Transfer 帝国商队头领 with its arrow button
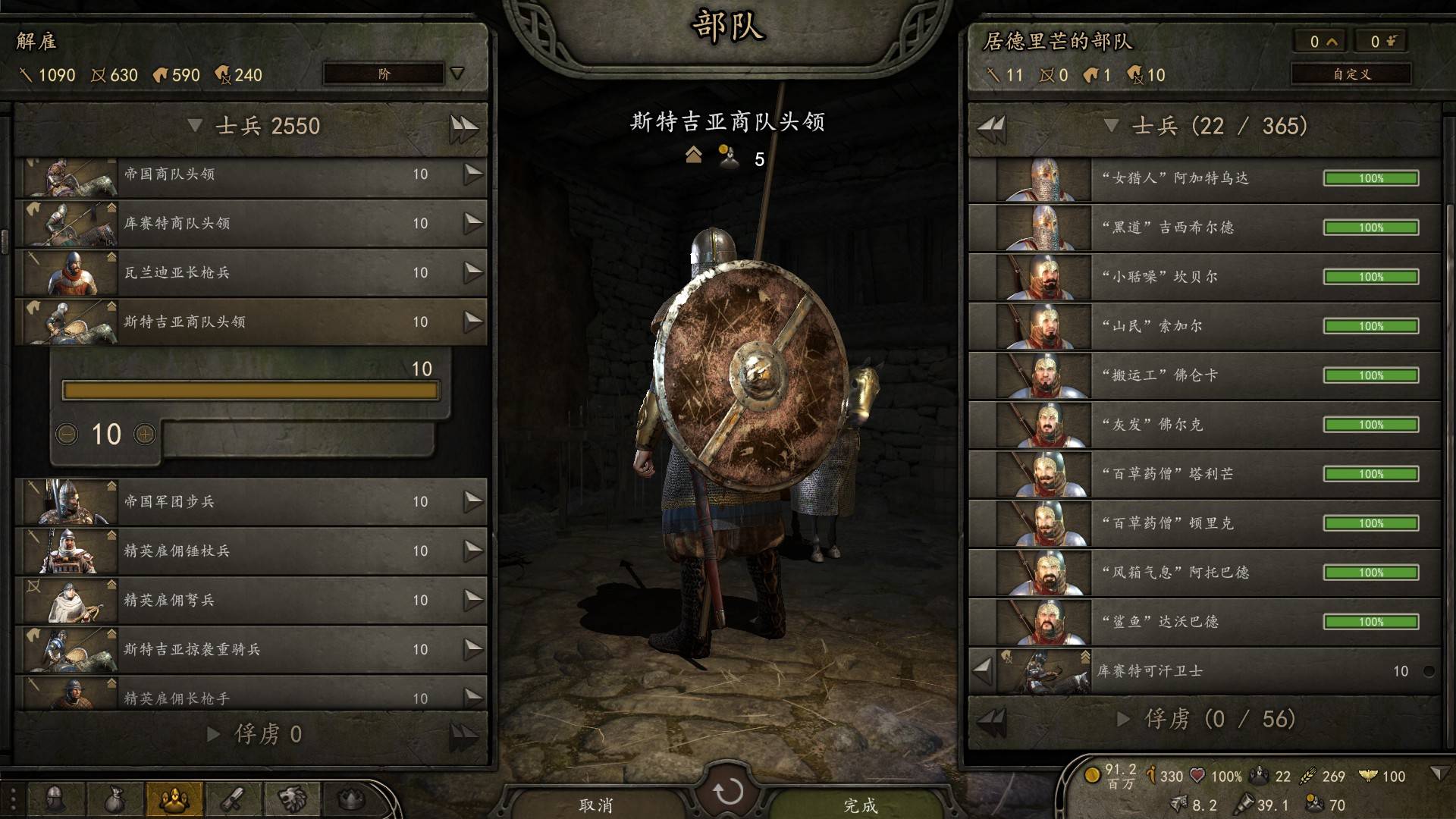This screenshot has height=819, width=1456. pos(472,174)
